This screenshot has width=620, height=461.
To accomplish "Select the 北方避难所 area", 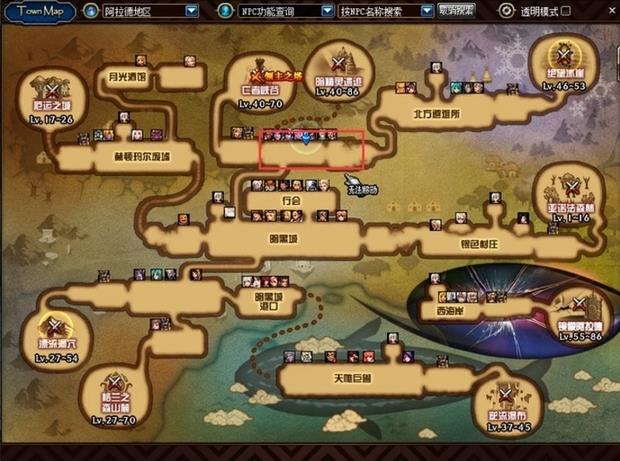I will [x=437, y=114].
